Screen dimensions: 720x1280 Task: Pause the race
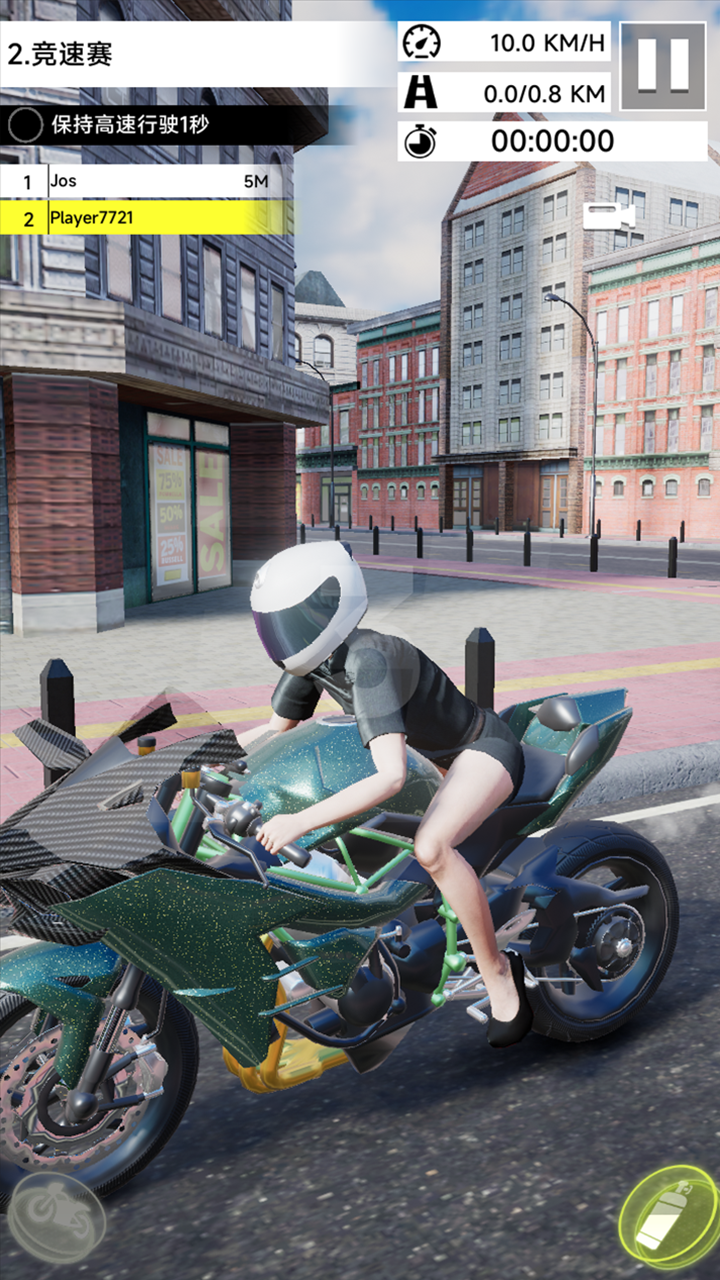tap(663, 66)
